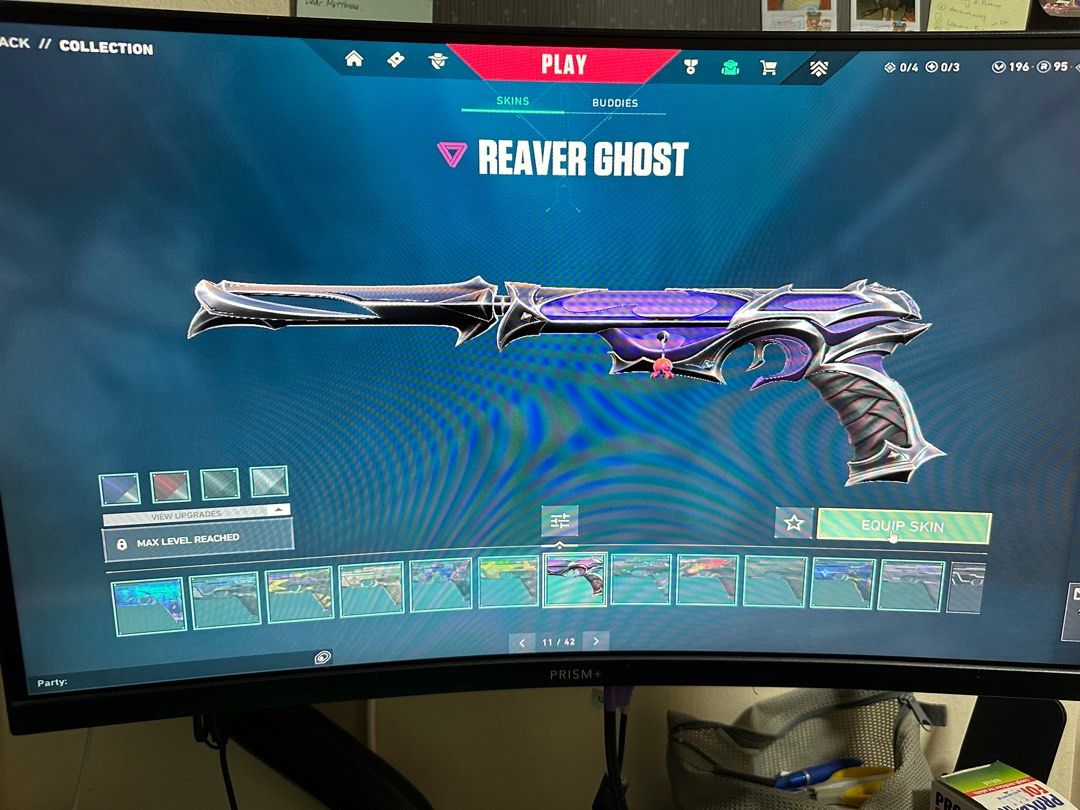Screen dimensions: 1080x810
Task: Equip the Reaver Ghost skin
Action: pos(903,526)
